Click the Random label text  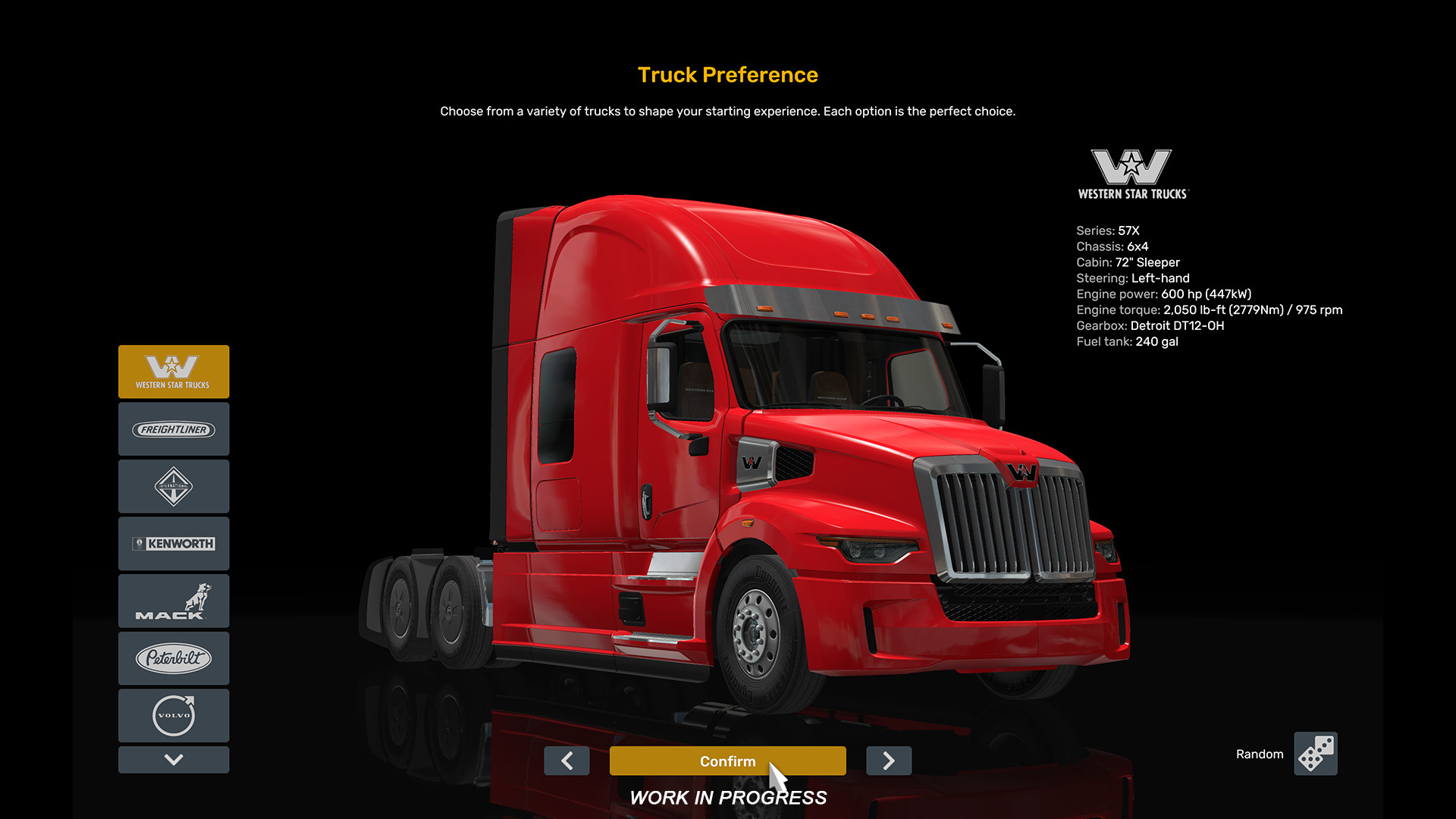pos(1259,754)
